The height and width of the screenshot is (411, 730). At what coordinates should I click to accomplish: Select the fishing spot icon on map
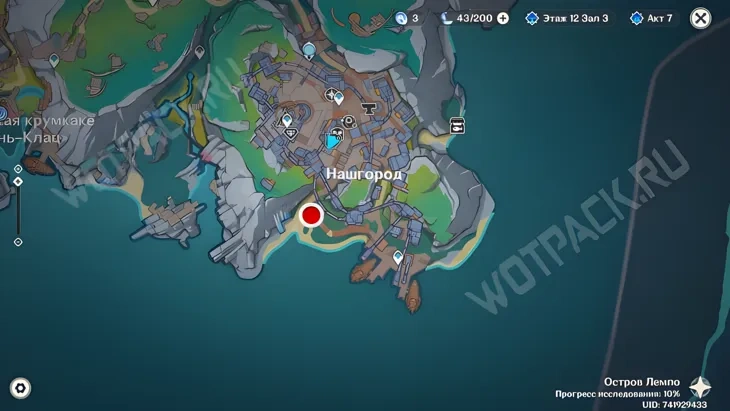458,126
